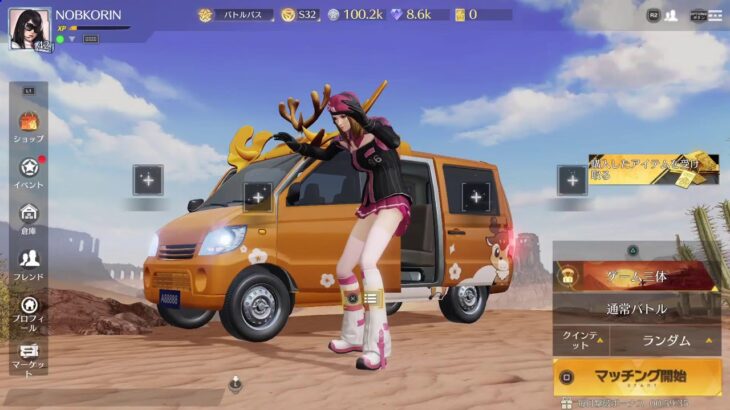
Task: Open the フレンド friends list
Action: click(x=29, y=264)
